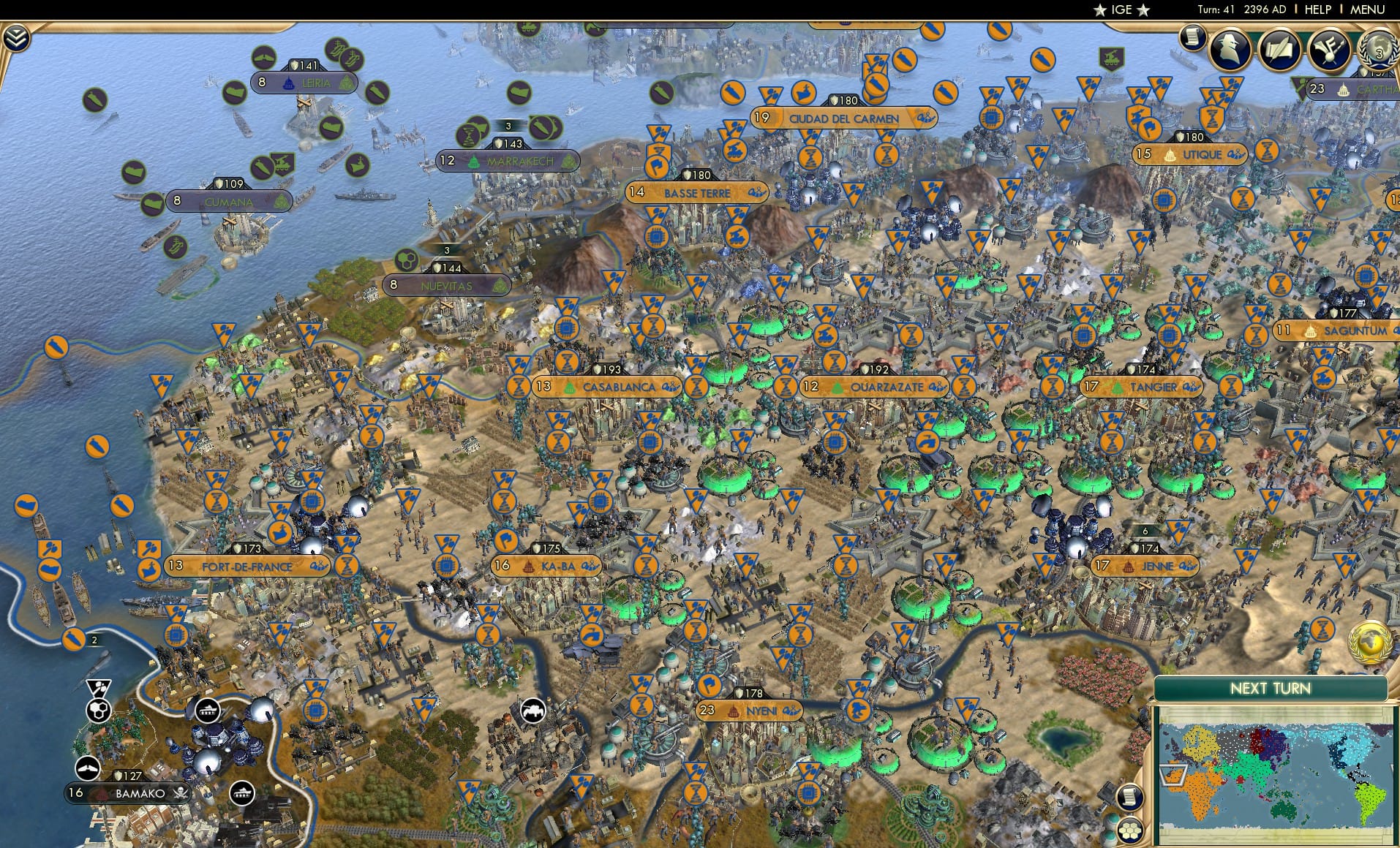Screen dimensions: 1400x848
Task: Open the Culture overview icon in top bar
Action: pos(1329,50)
